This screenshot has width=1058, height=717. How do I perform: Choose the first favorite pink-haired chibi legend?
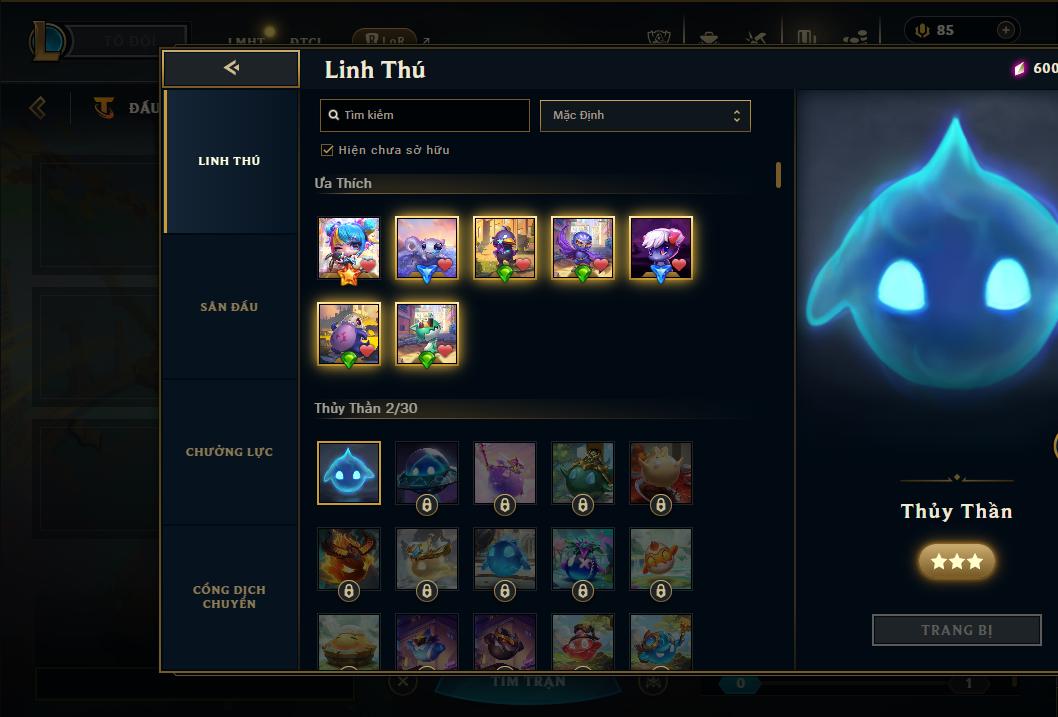[349, 248]
